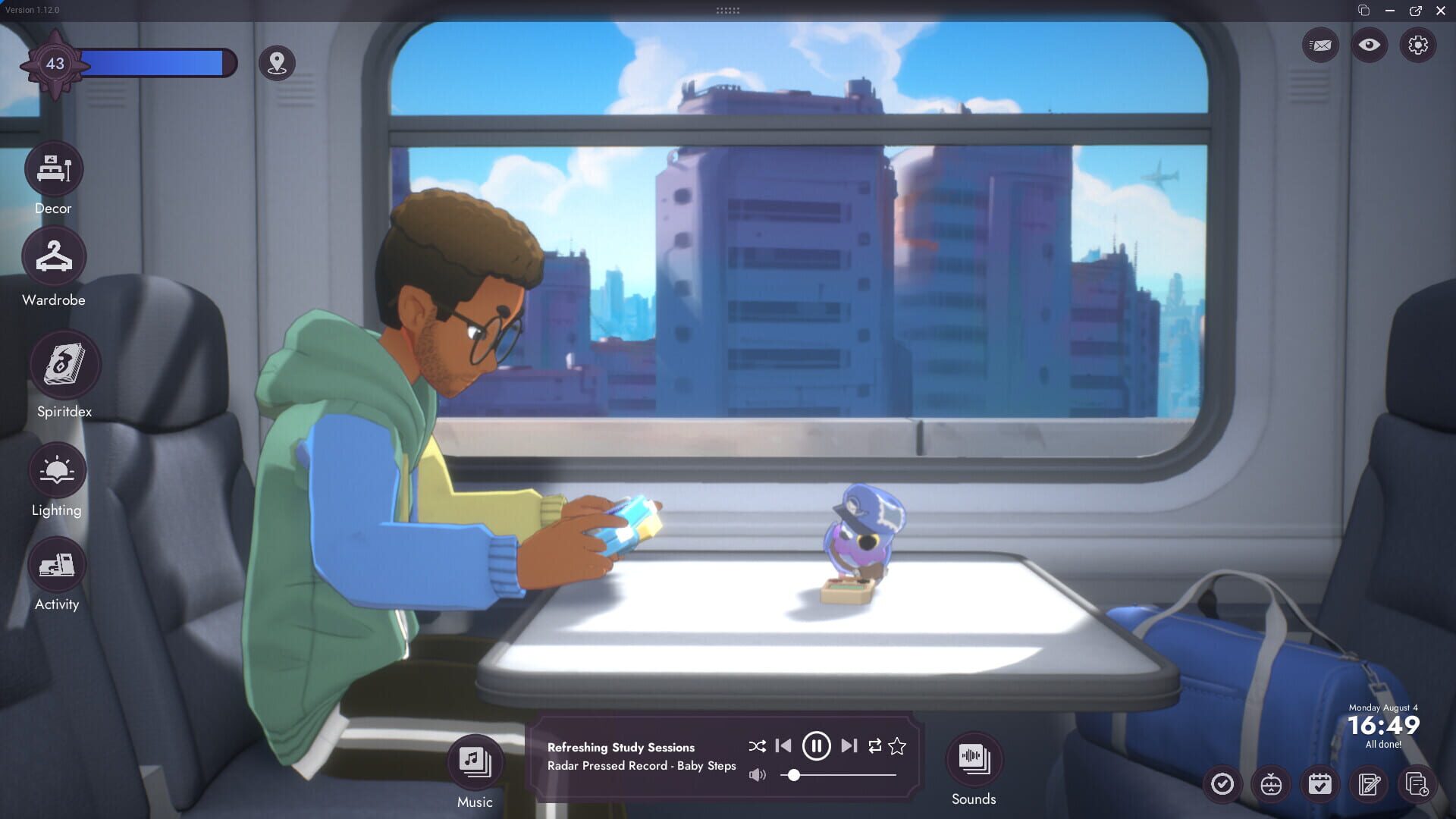The height and width of the screenshot is (819, 1456).
Task: Open the Settings menu
Action: click(1417, 45)
